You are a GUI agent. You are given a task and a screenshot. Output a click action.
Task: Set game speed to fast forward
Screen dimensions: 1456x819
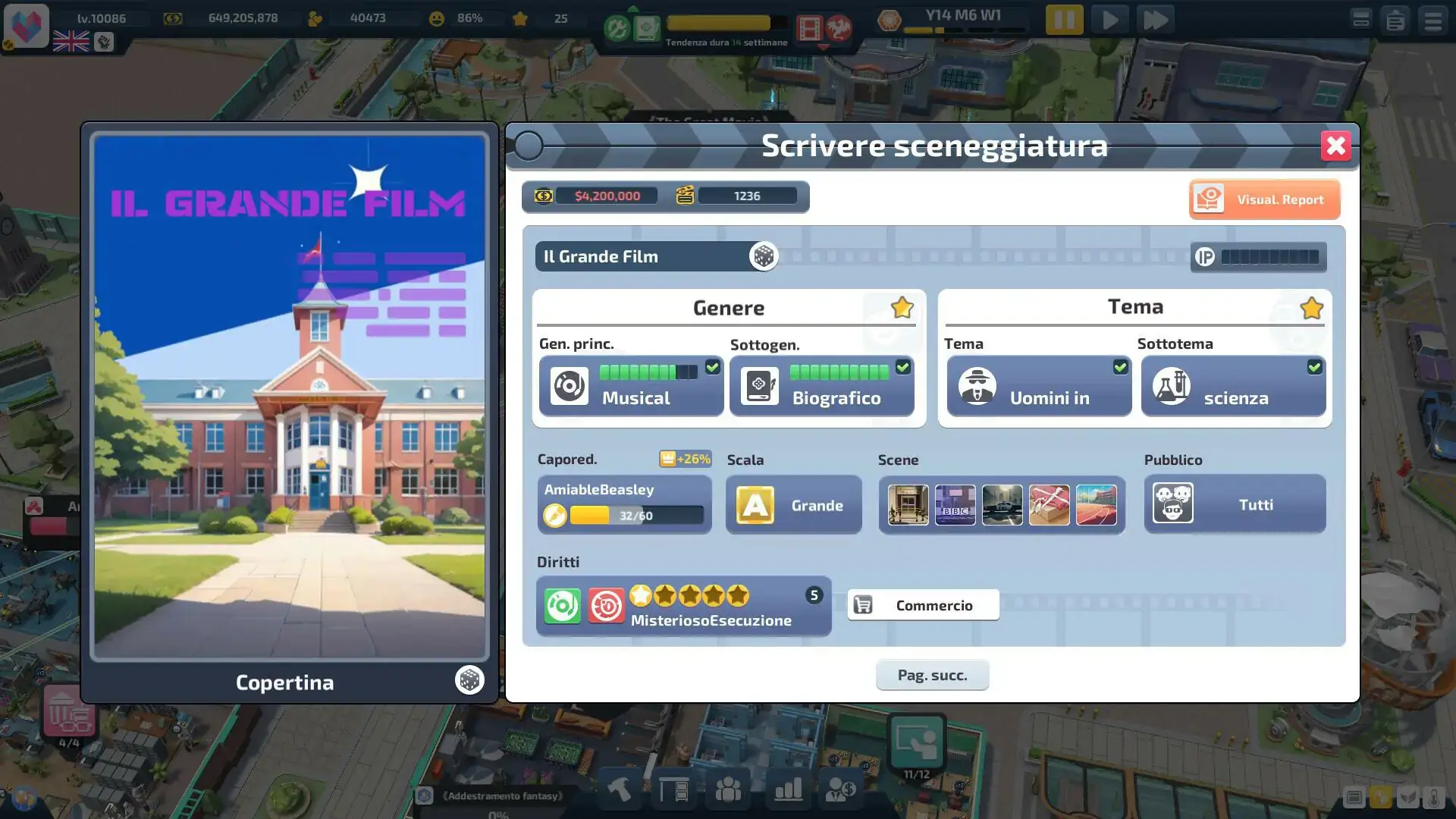1155,20
